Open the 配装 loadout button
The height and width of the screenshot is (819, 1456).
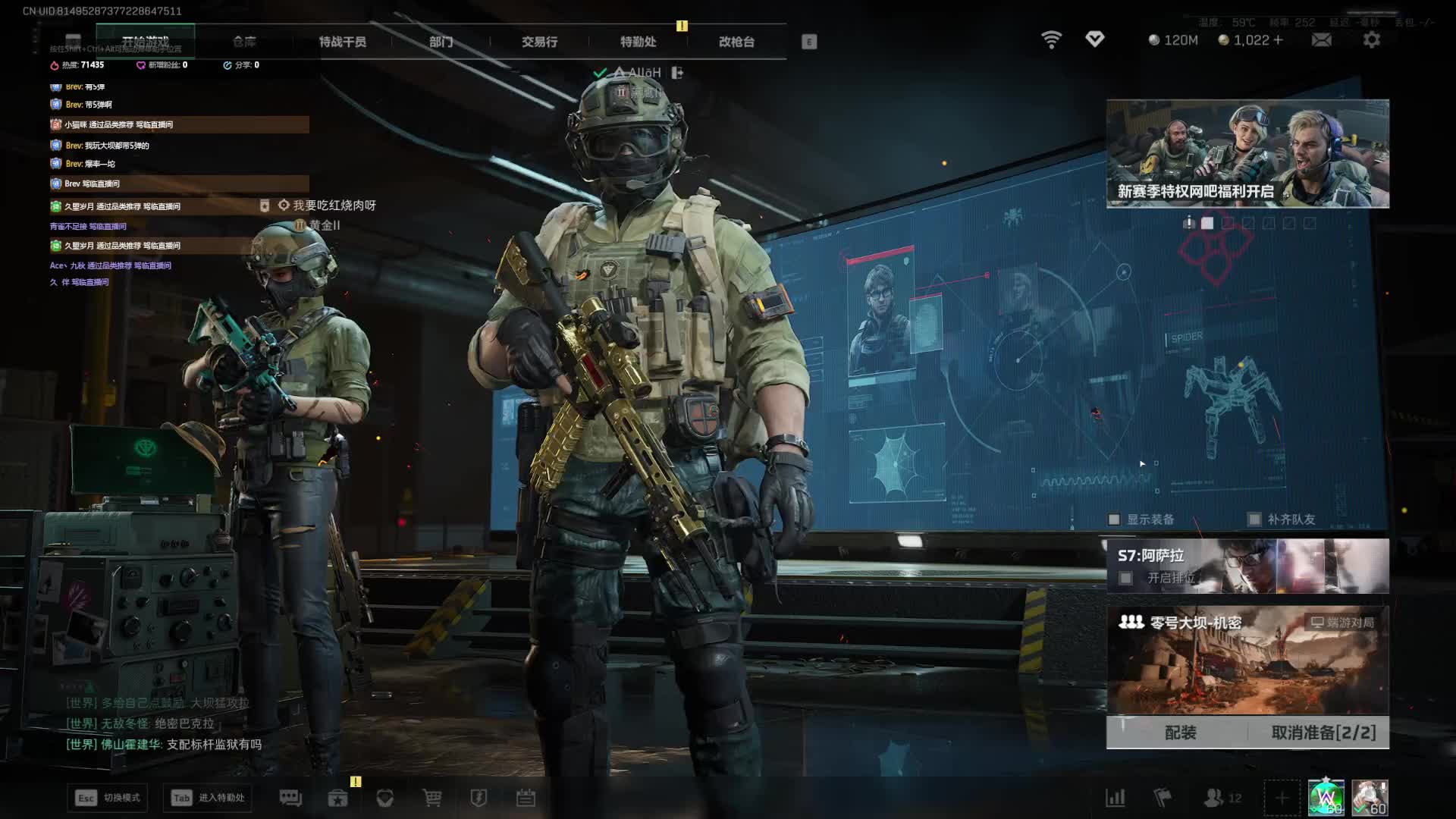(x=1180, y=733)
